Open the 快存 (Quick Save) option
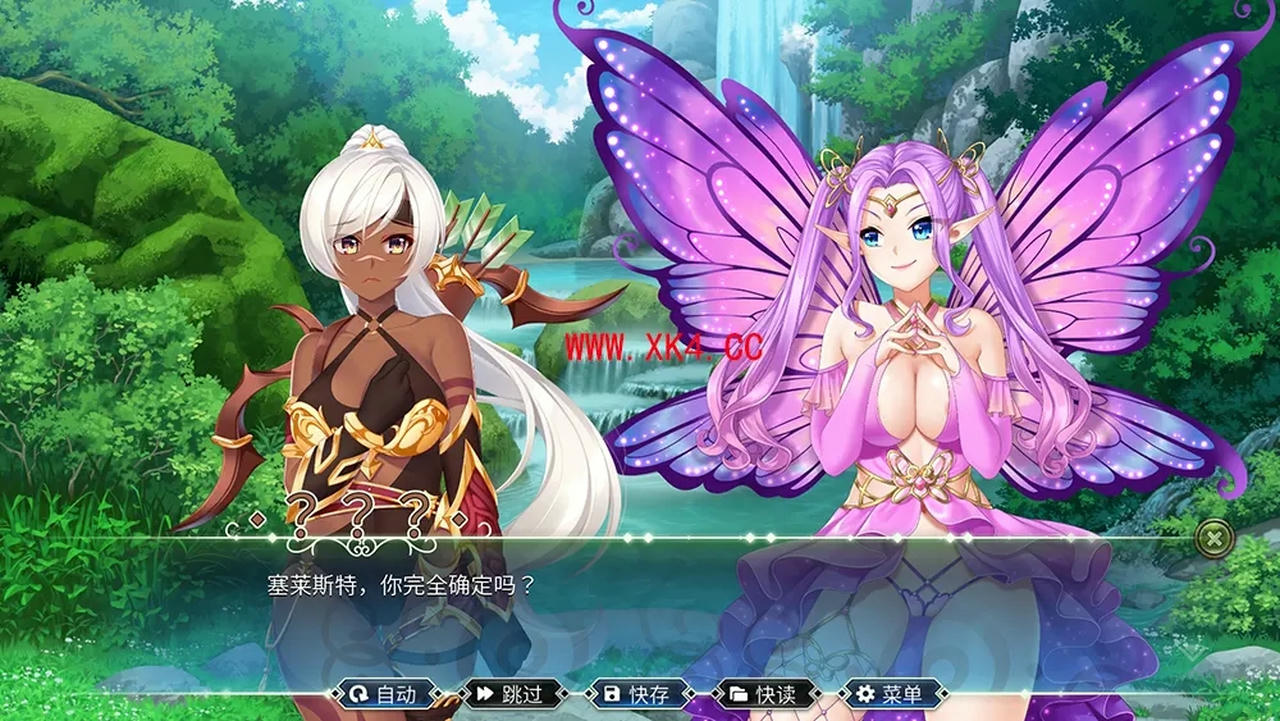Viewport: 1280px width, 721px height. click(645, 694)
